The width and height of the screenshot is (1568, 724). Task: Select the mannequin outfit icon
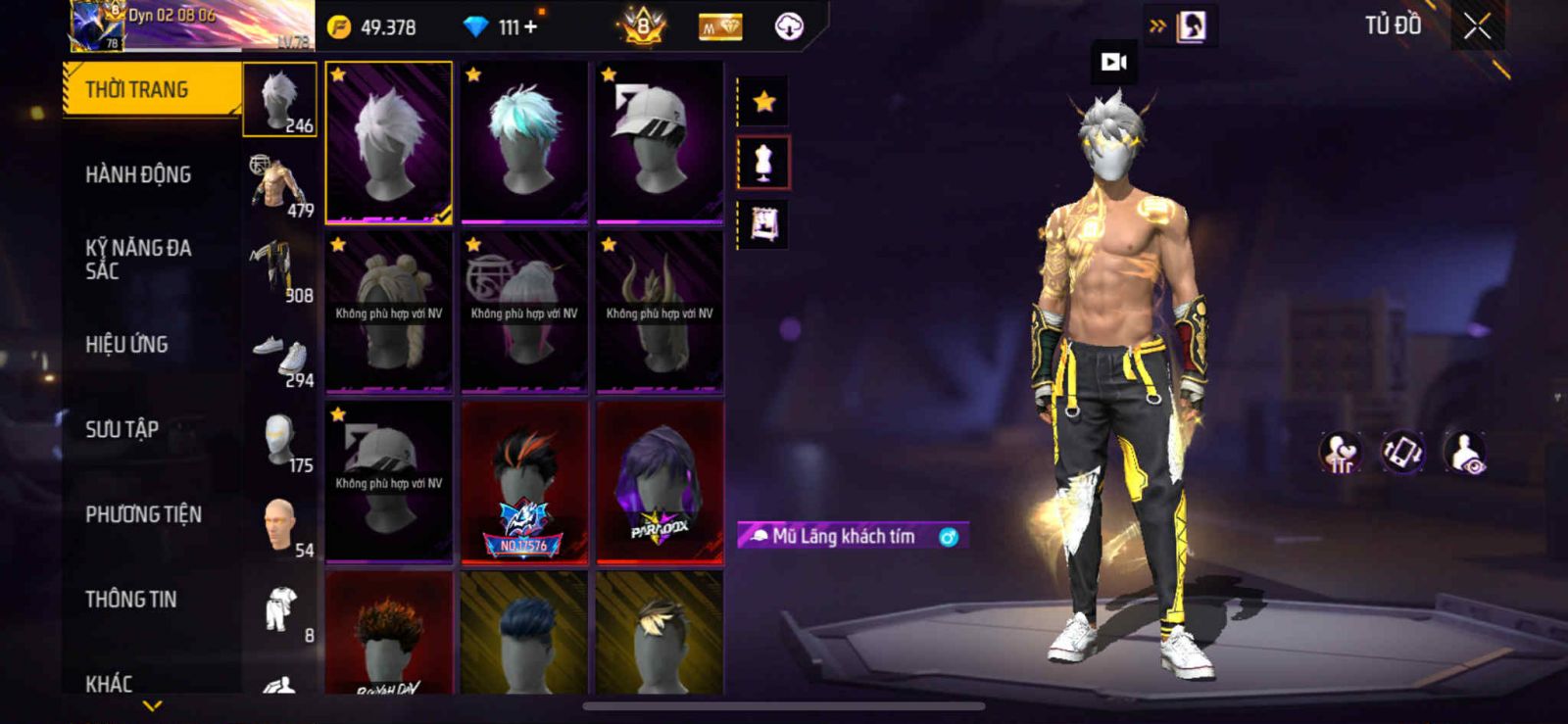click(763, 163)
